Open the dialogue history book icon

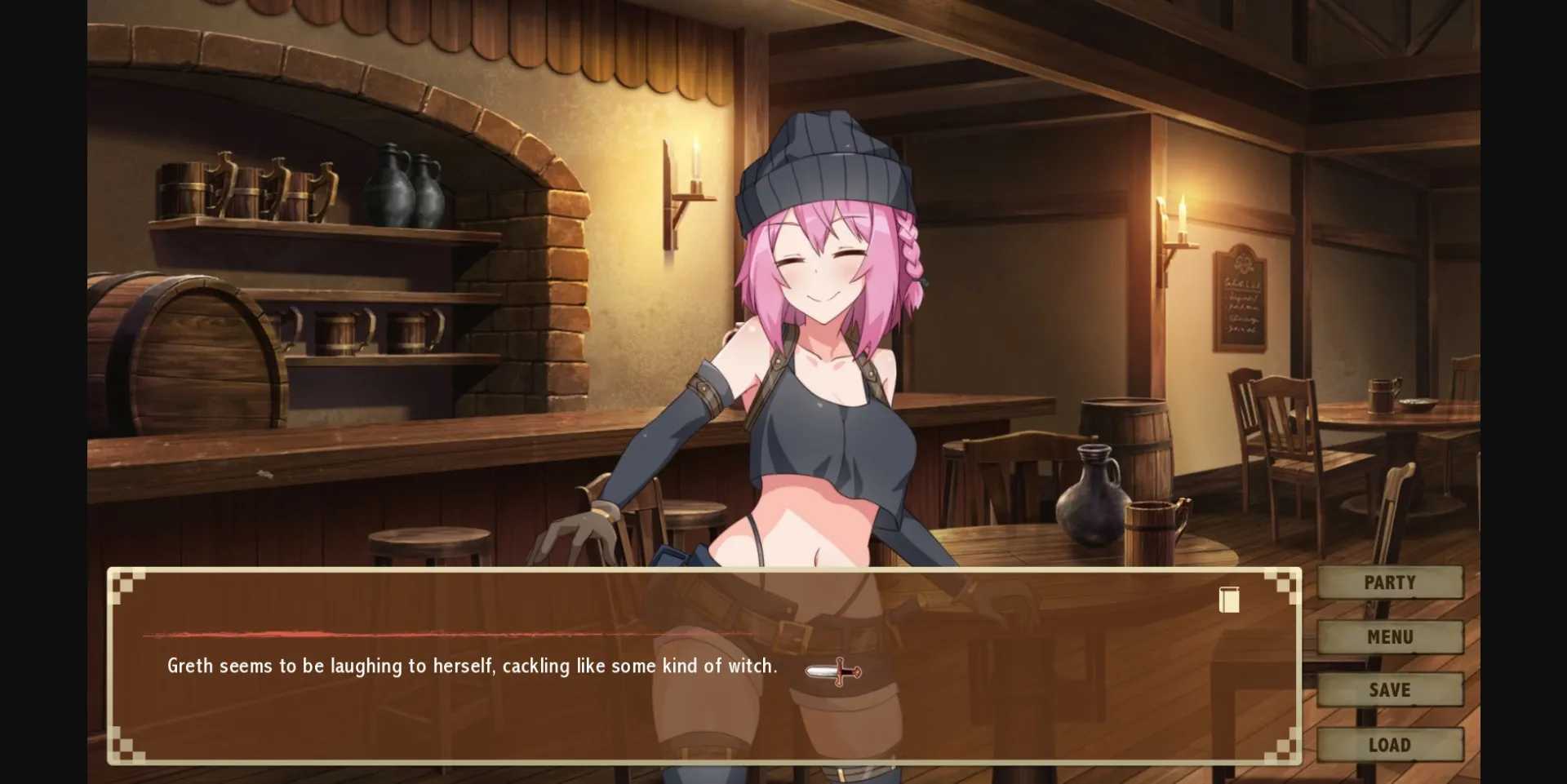click(x=1228, y=600)
